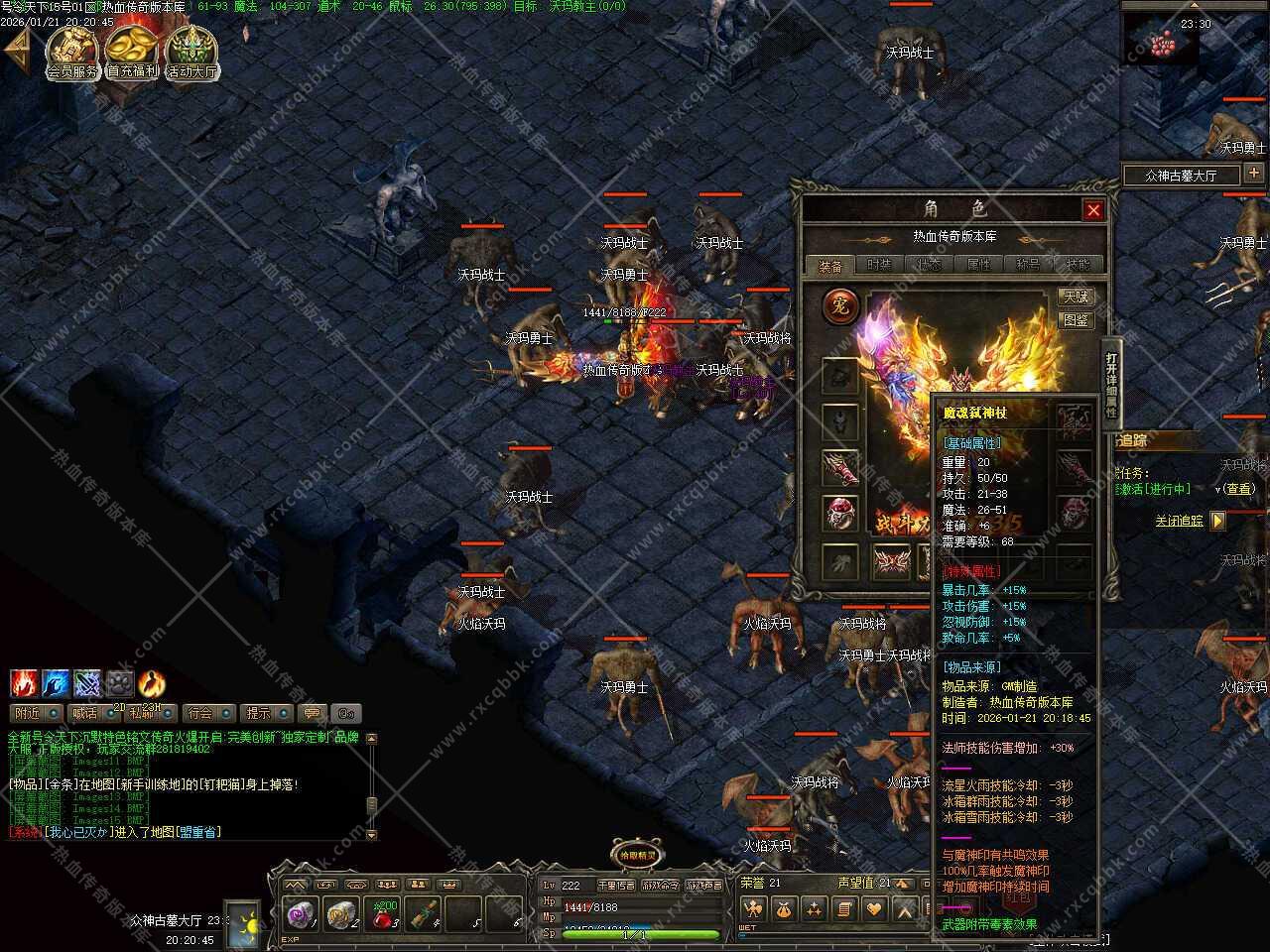Expand the 打开详细属性 detailed attributes tab
Image resolution: width=1270 pixels, height=952 pixels.
[1111, 384]
